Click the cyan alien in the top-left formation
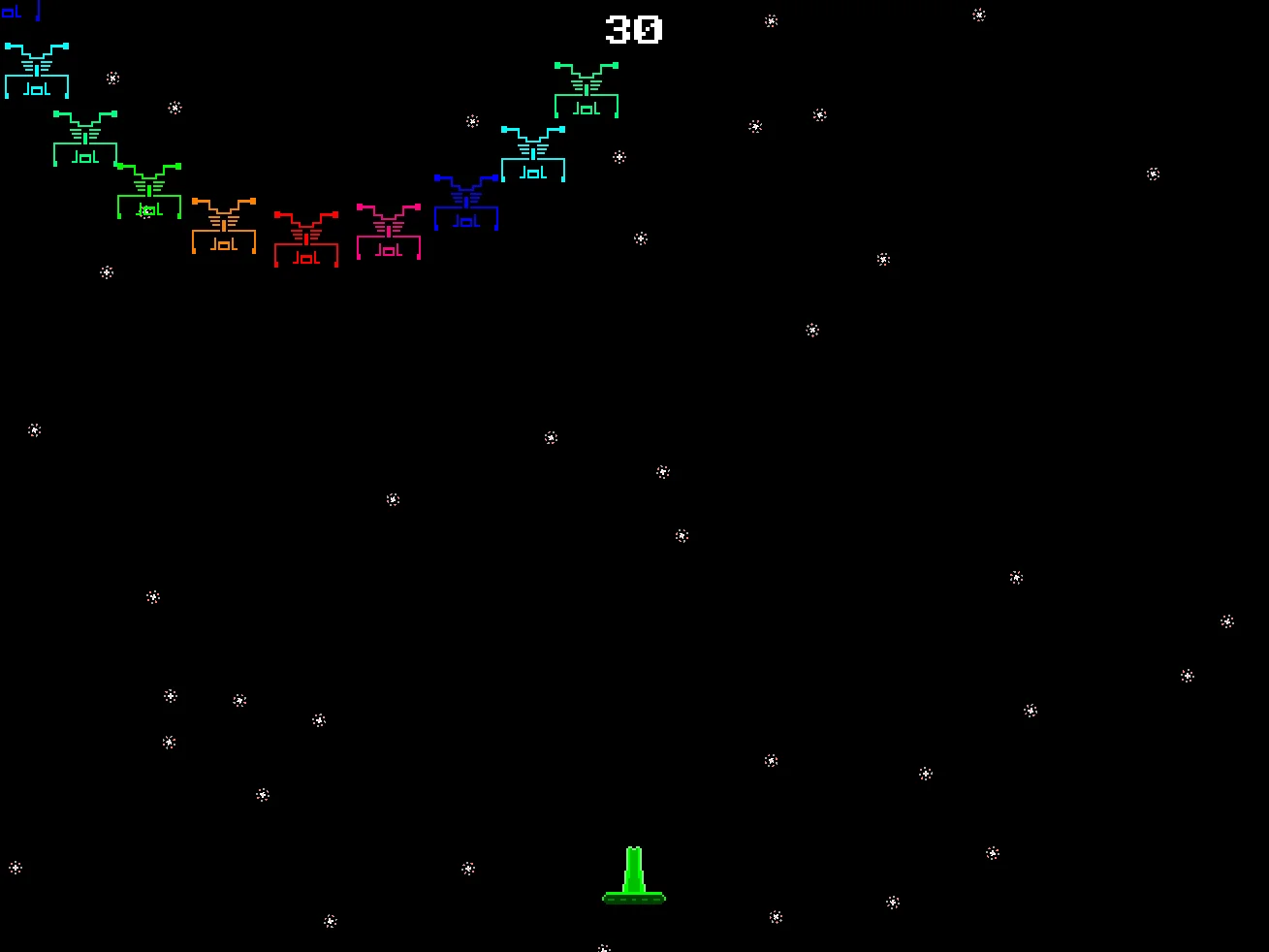Image resolution: width=1269 pixels, height=952 pixels. [x=37, y=68]
